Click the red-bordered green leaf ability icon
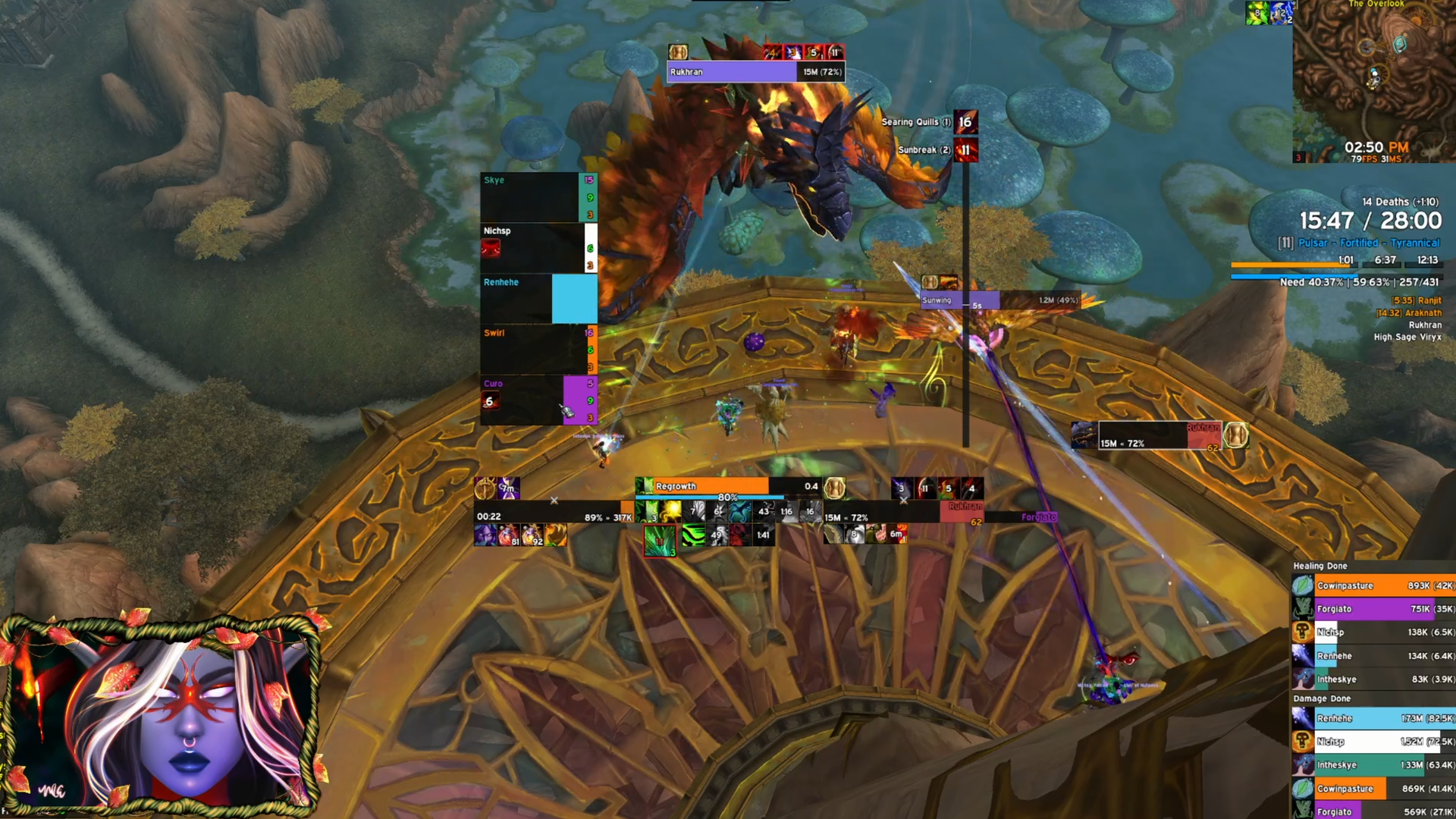Viewport: 1456px width, 819px height. [x=660, y=541]
